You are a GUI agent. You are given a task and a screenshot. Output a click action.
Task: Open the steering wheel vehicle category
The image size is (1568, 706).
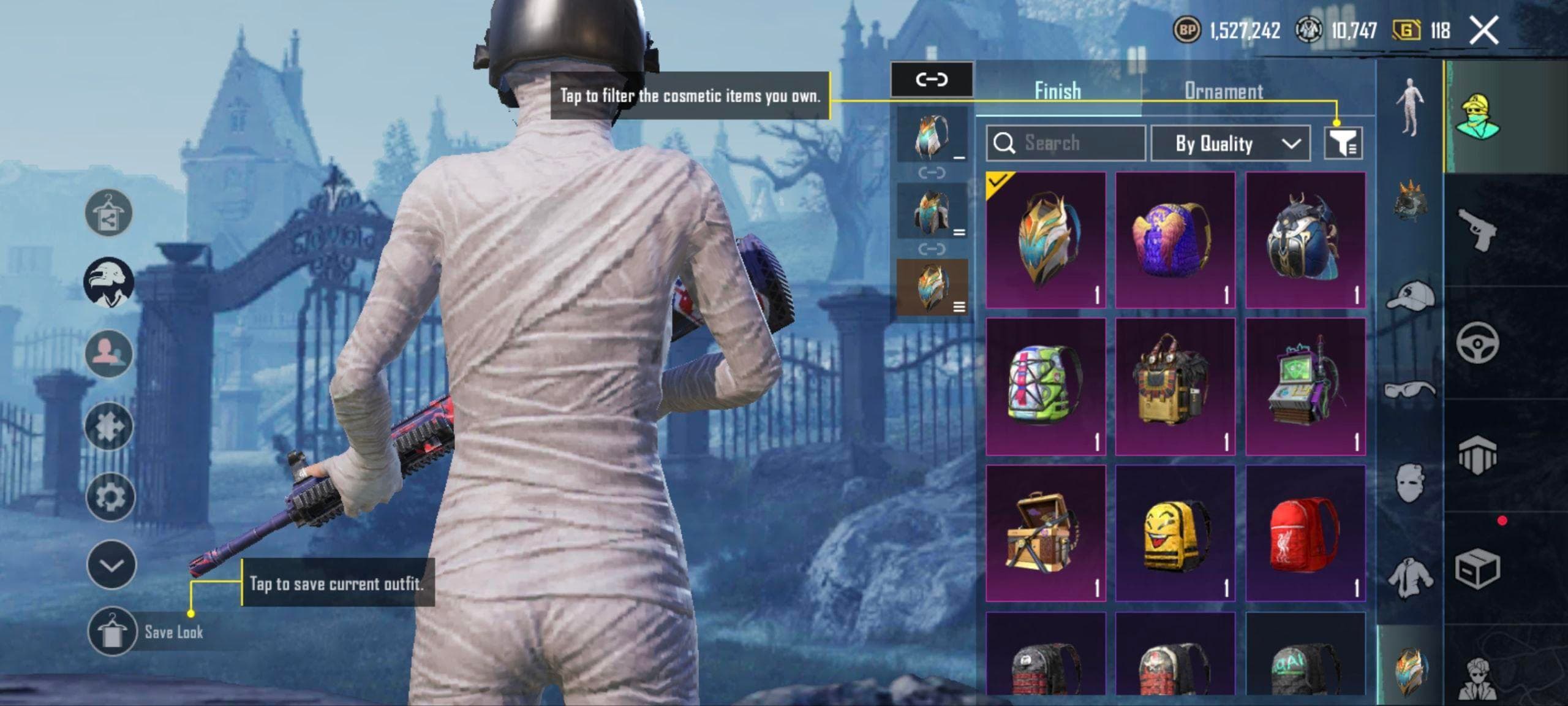[x=1477, y=342]
